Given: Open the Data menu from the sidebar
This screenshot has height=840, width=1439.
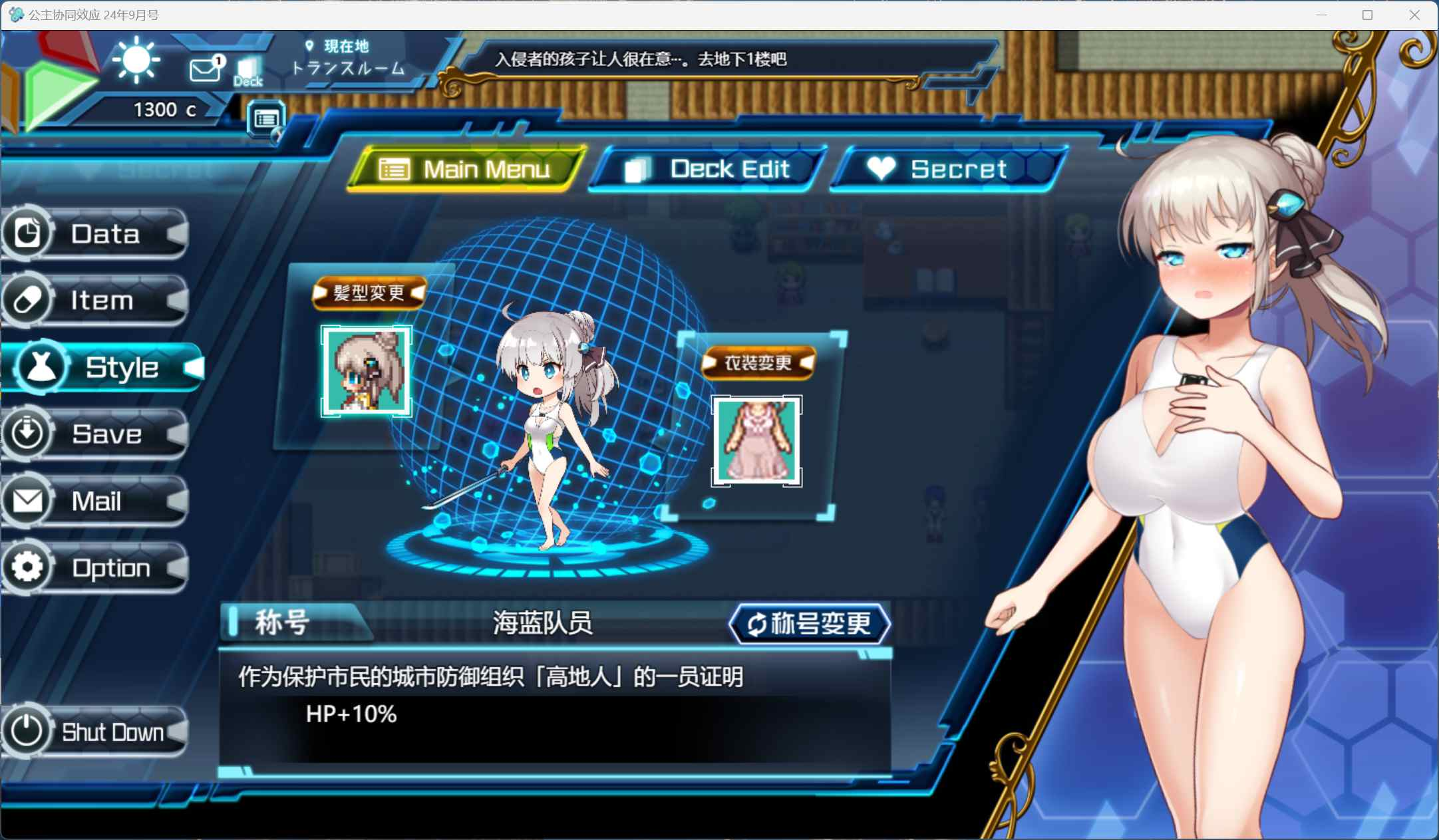Looking at the screenshot, I should pos(28,233).
